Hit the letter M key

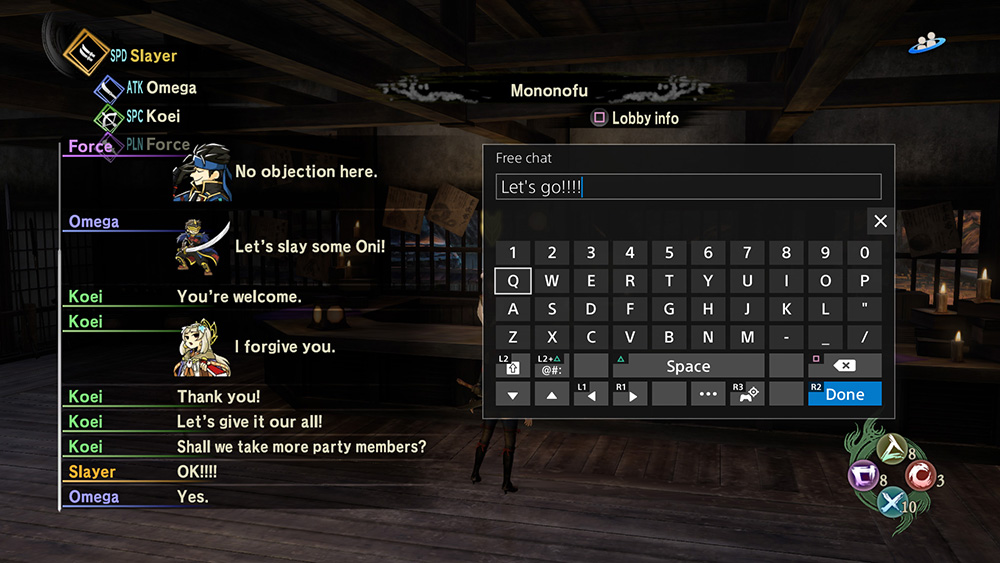point(747,337)
